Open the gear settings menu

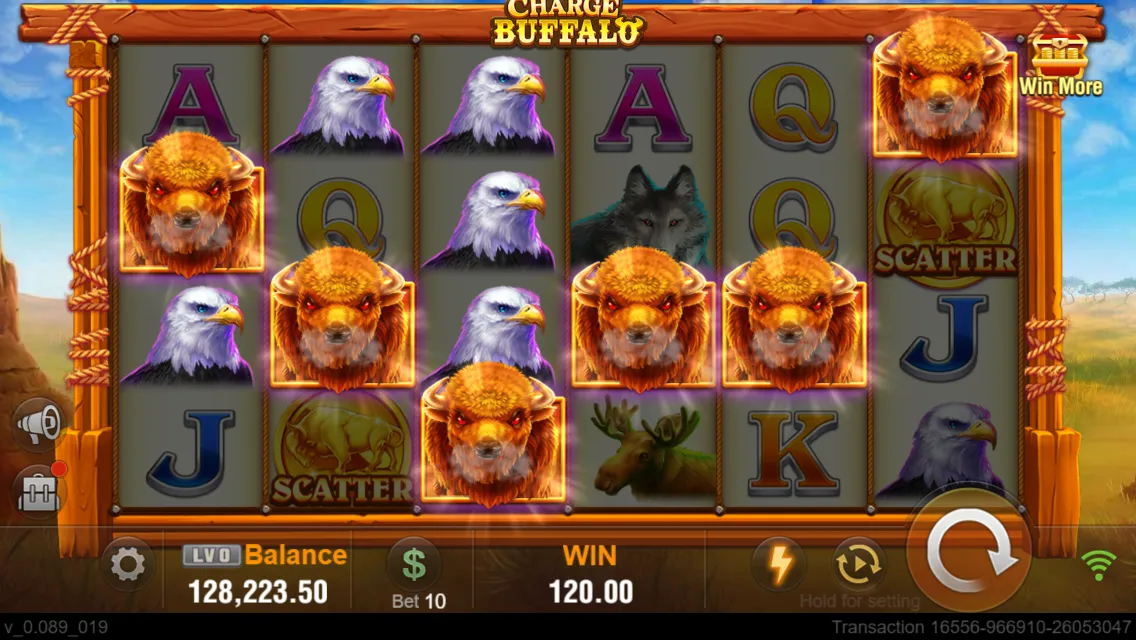pos(128,566)
